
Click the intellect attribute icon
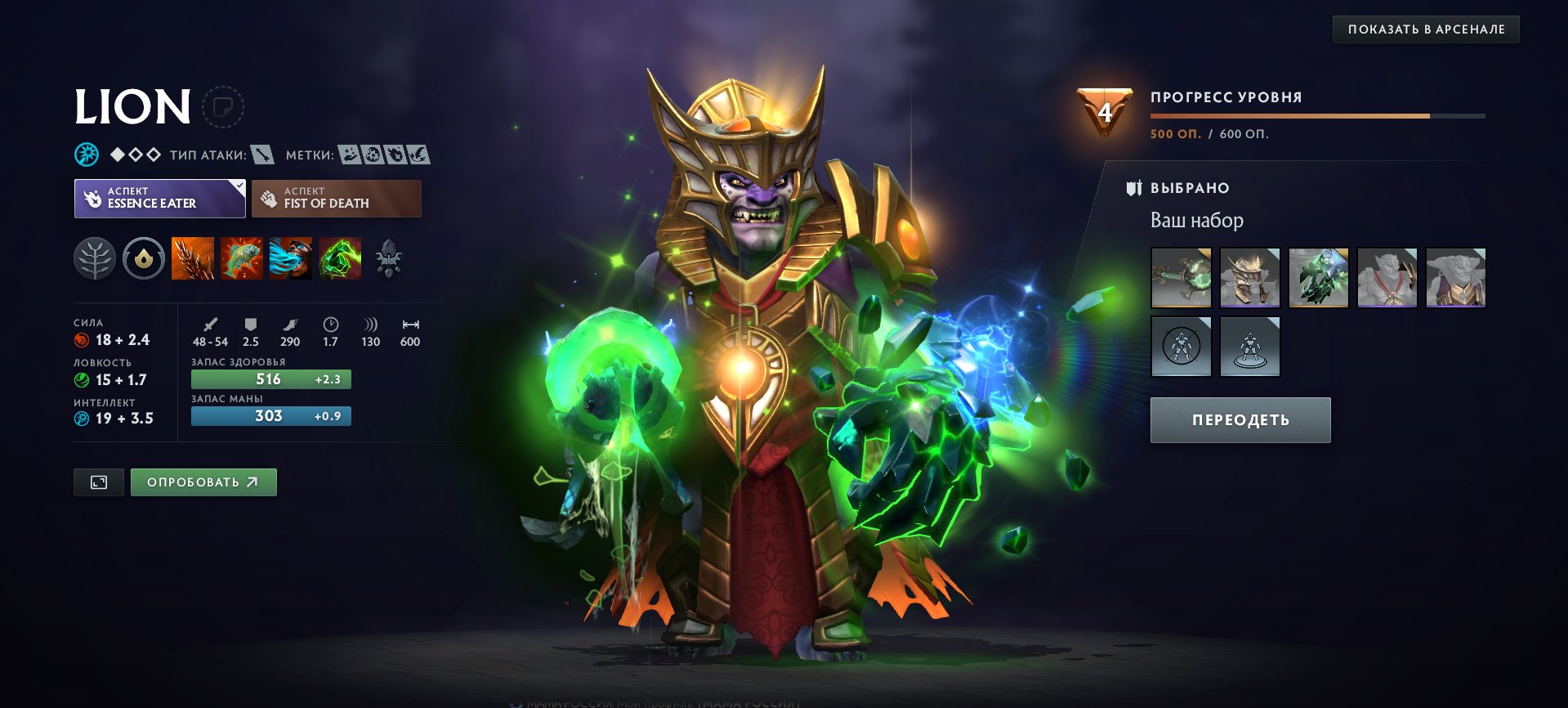point(81,416)
